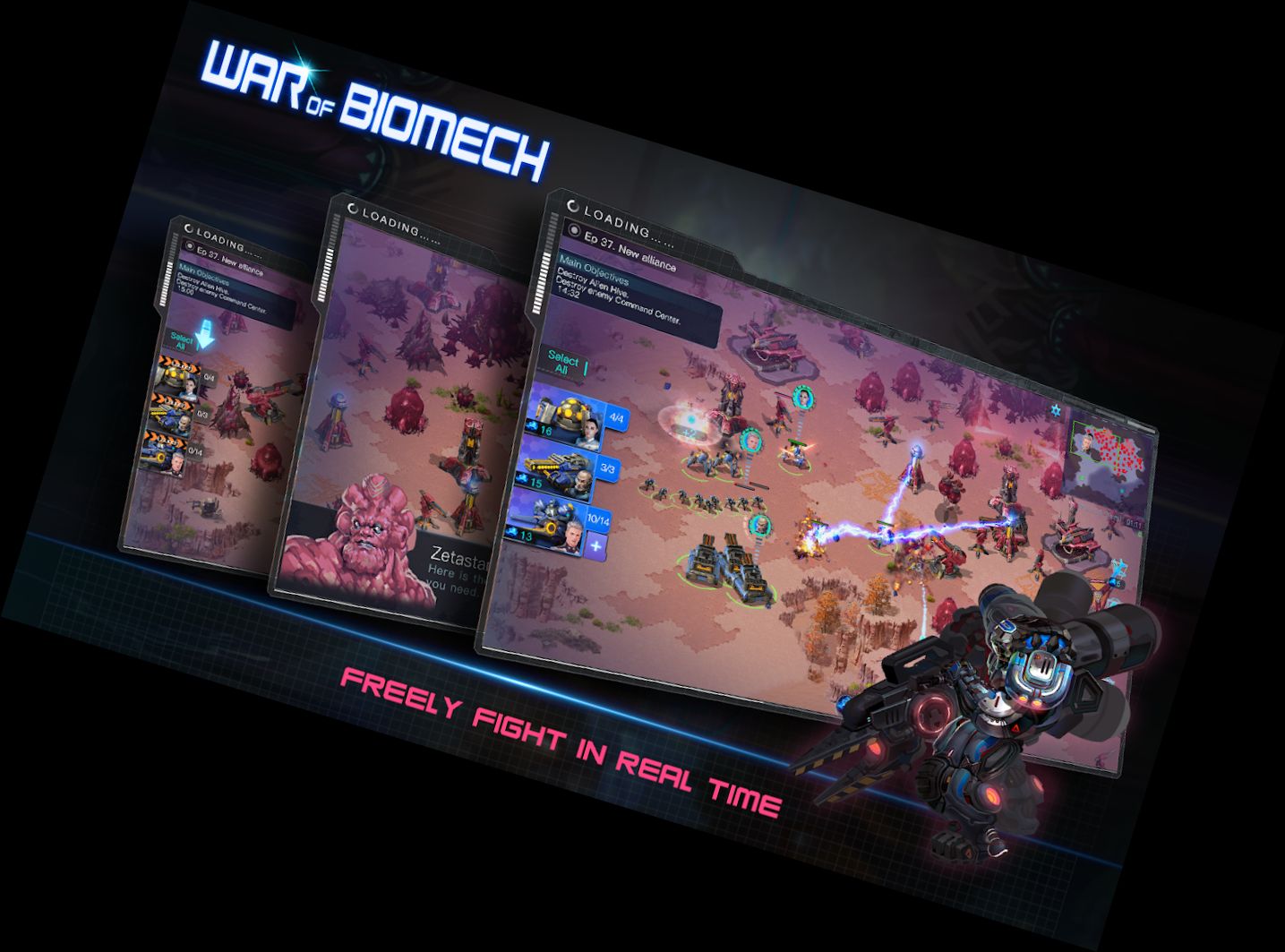
Task: Click the cyan gear icon above the minimap
Action: (x=1055, y=410)
